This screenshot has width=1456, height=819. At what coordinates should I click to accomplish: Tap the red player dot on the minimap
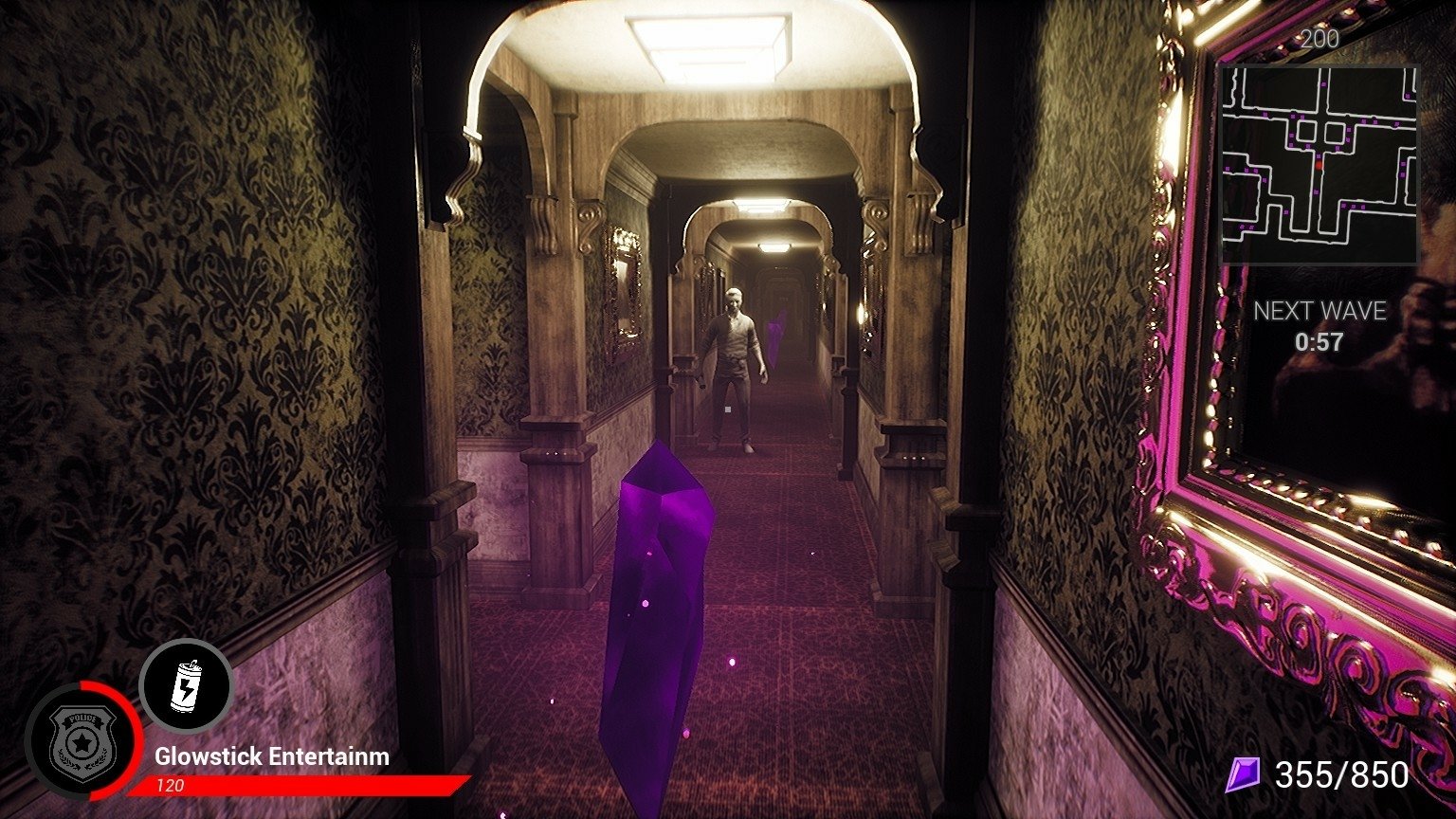pyautogui.click(x=1319, y=166)
